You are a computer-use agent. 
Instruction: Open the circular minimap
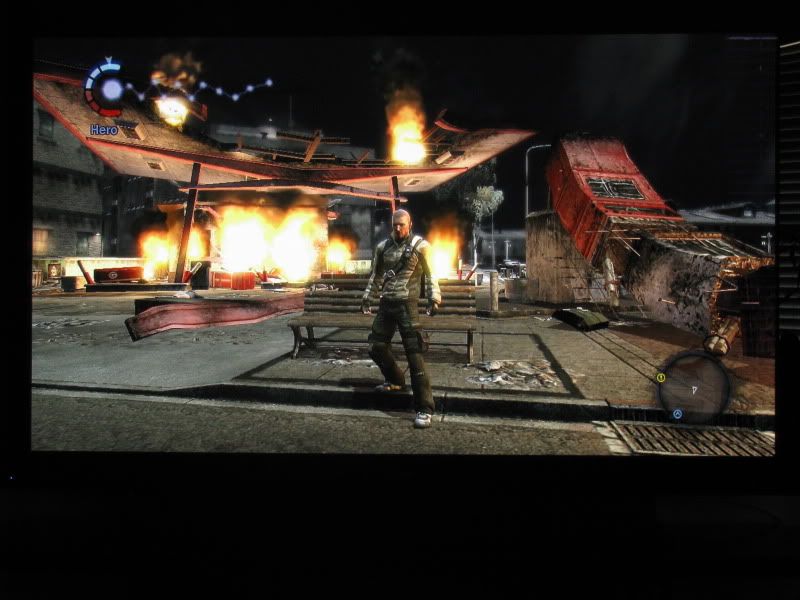coord(693,386)
